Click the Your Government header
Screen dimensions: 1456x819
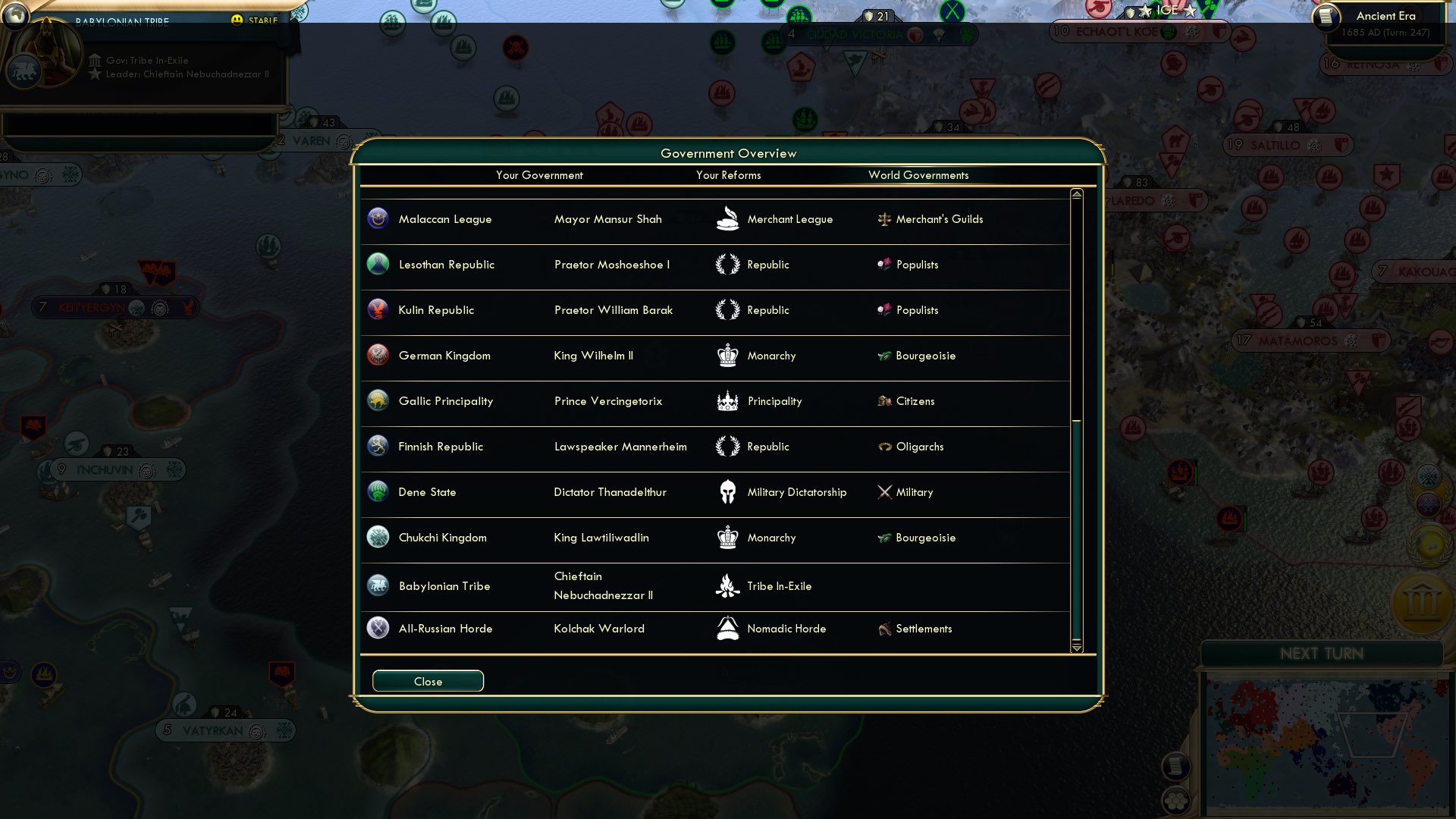click(x=539, y=175)
